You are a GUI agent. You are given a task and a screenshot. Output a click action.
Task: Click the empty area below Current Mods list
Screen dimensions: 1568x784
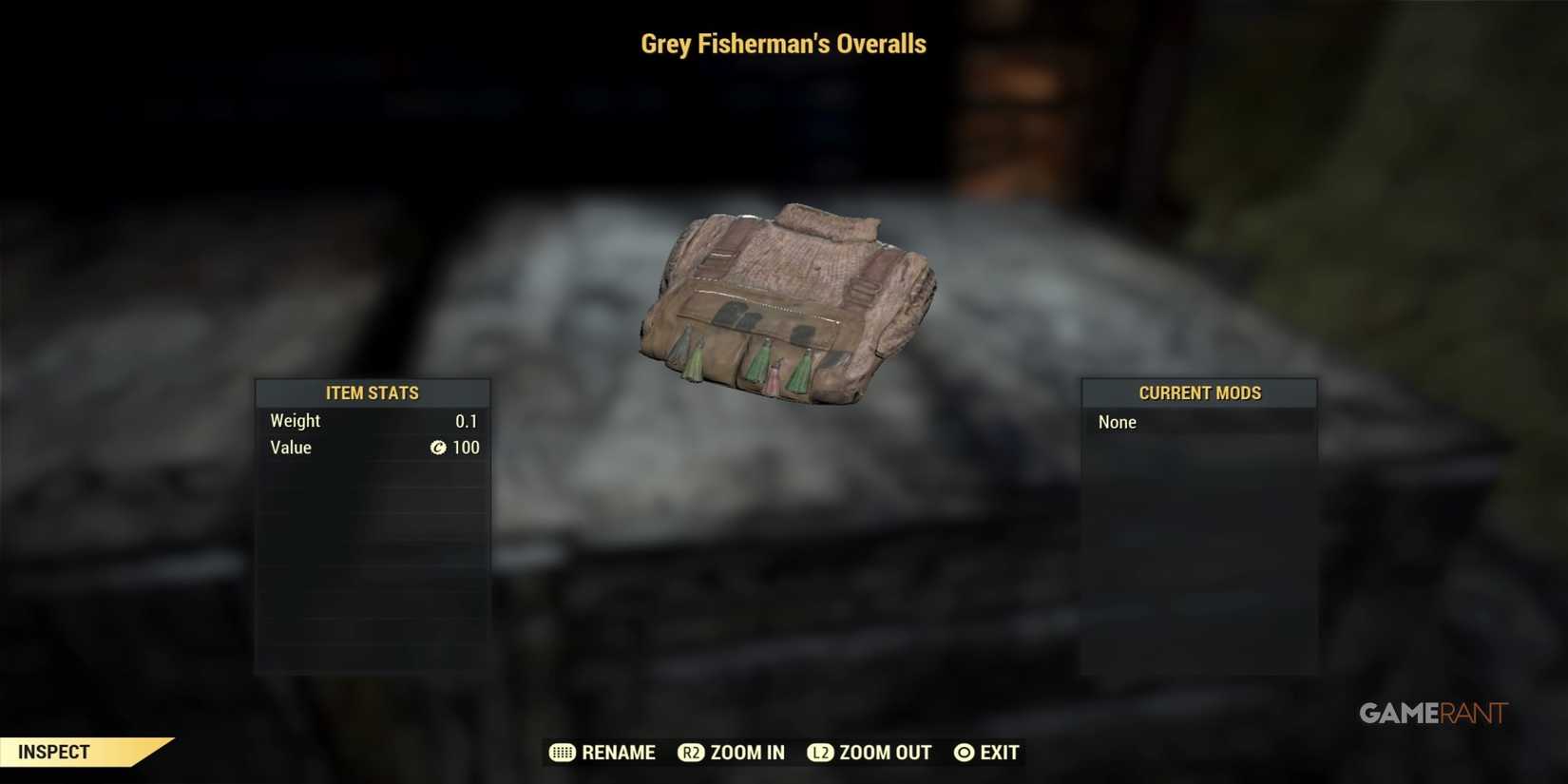pos(1199,551)
